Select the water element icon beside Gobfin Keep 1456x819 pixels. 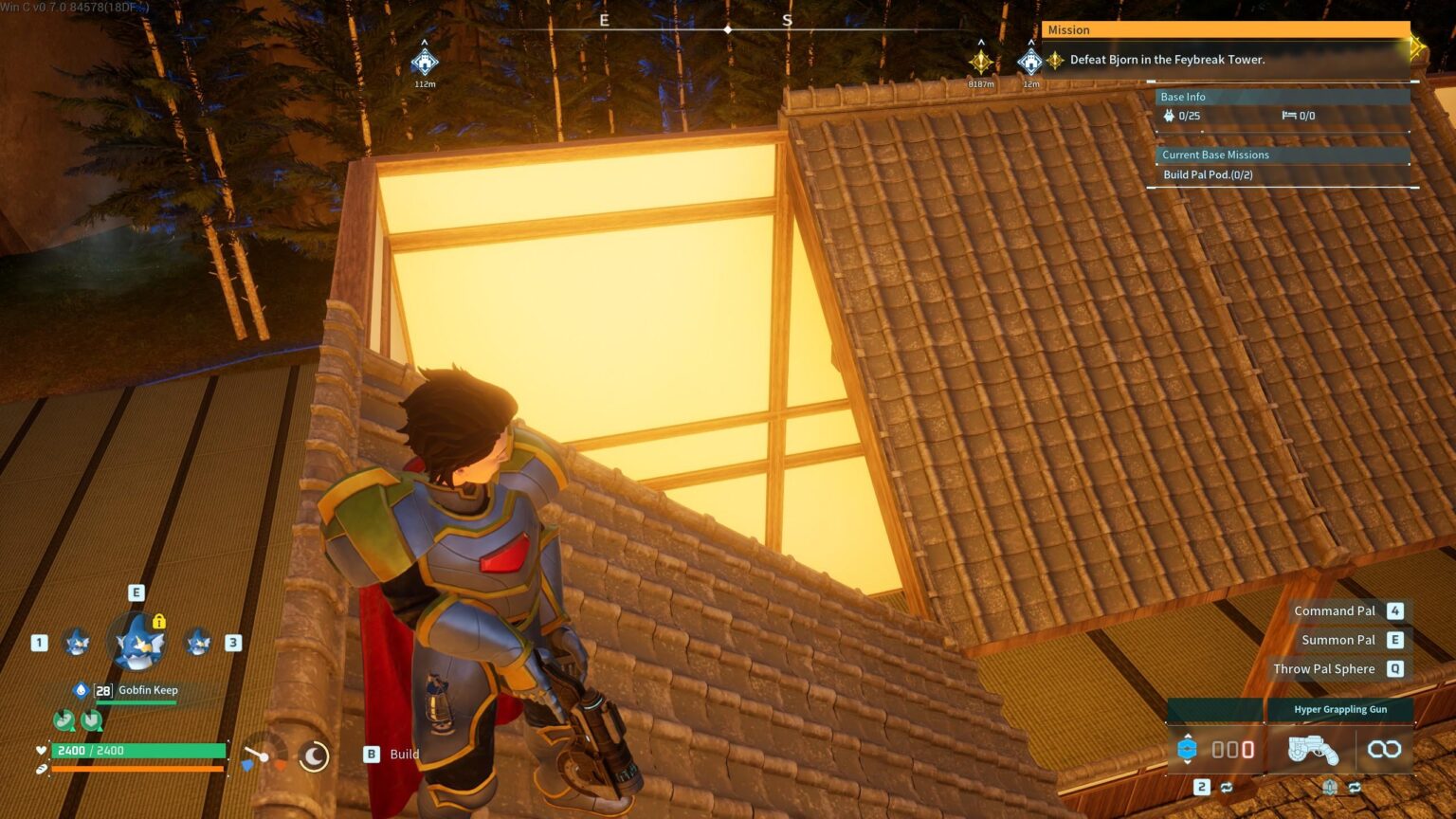click(x=82, y=690)
